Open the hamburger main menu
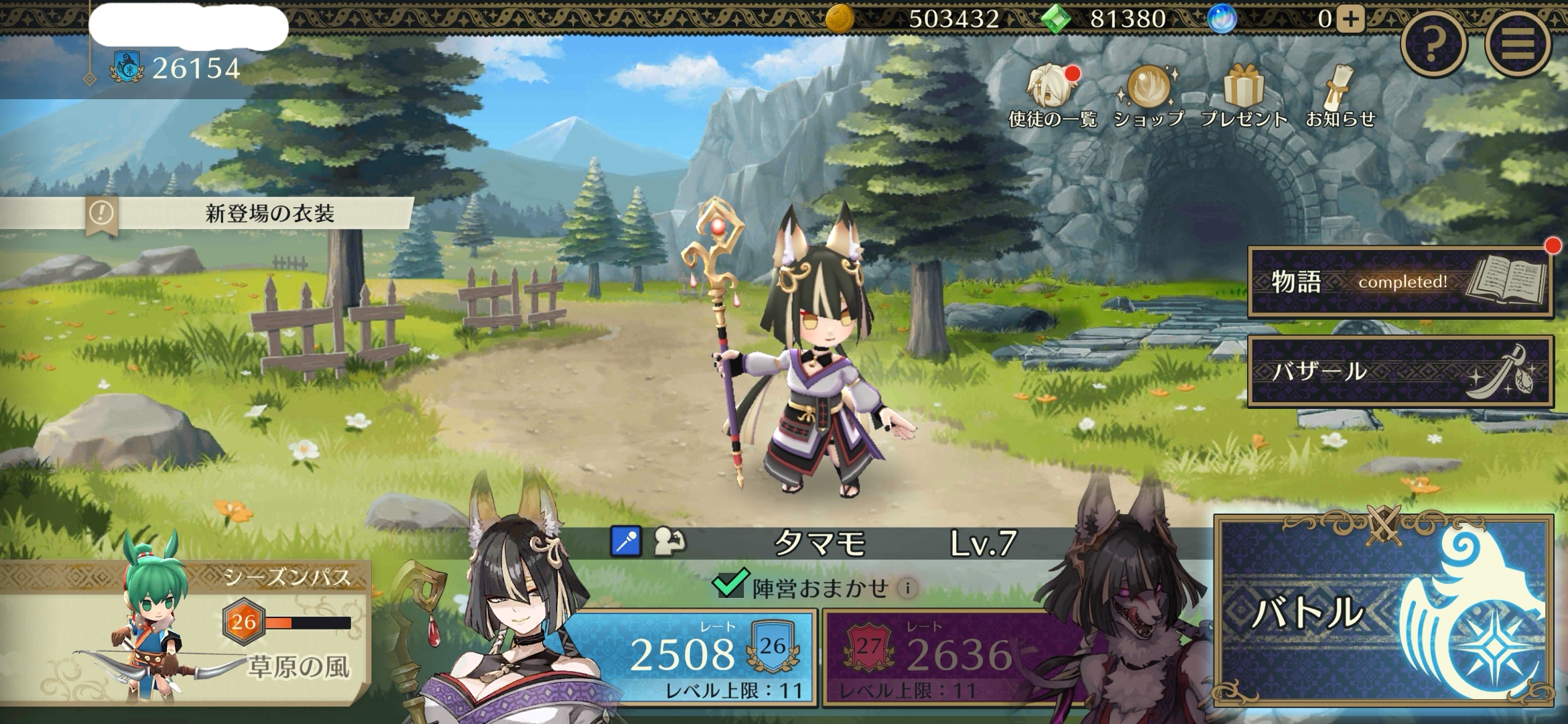Viewport: 1568px width, 724px height. (x=1518, y=44)
